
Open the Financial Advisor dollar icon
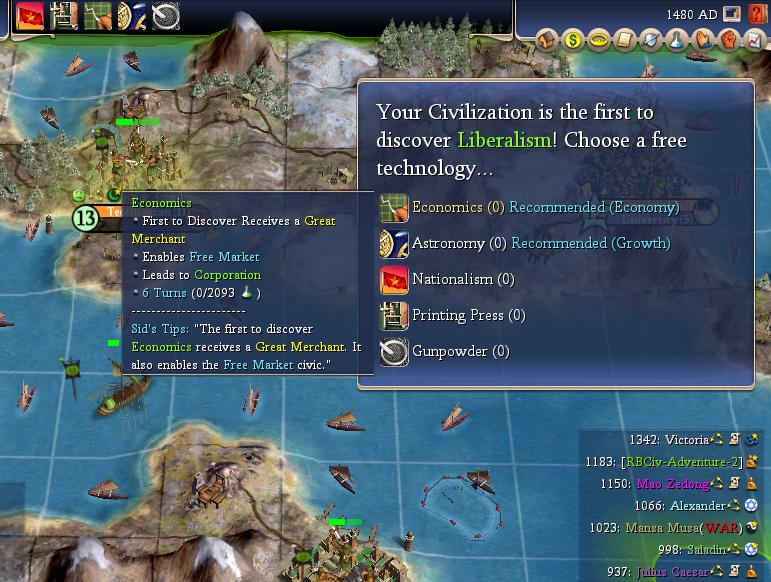tap(572, 41)
